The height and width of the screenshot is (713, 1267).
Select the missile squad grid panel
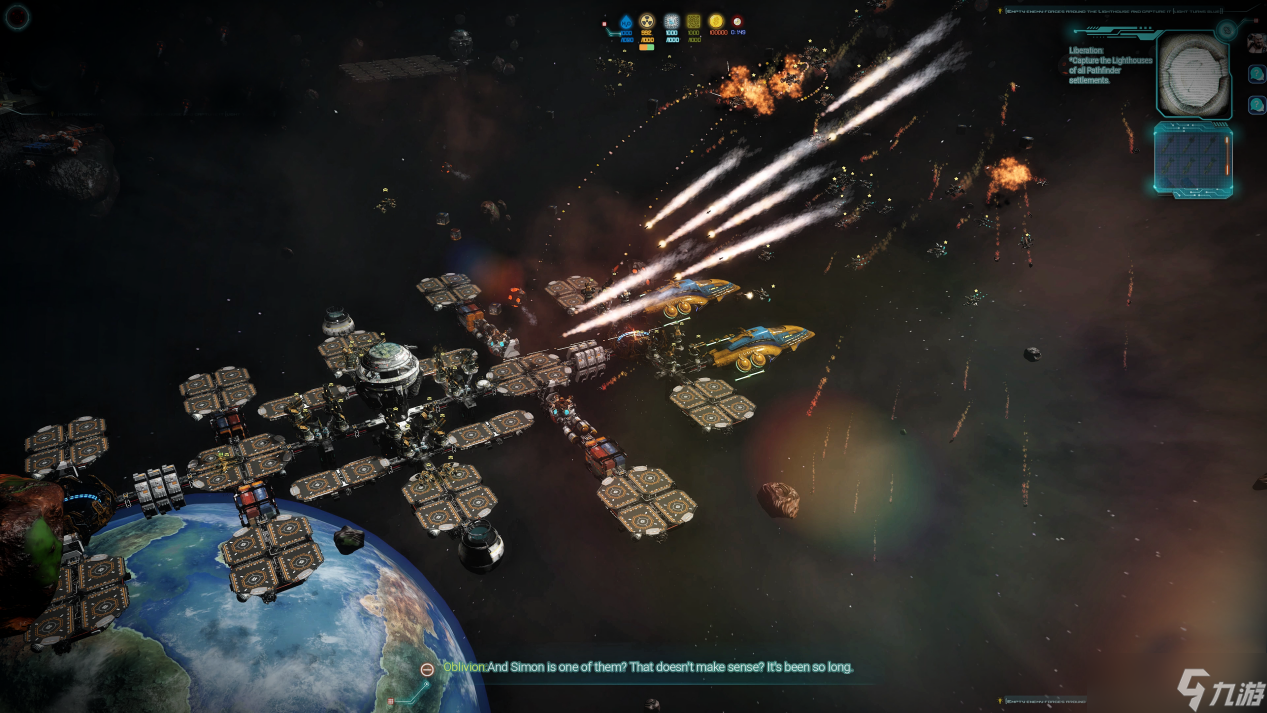click(x=1192, y=159)
